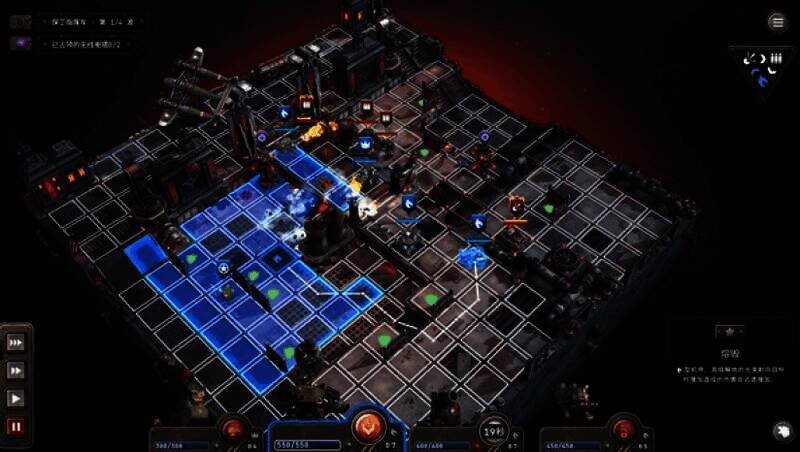This screenshot has width=800, height=452.
Task: Click the round white icon in bottom-right corner
Action: click(779, 430)
